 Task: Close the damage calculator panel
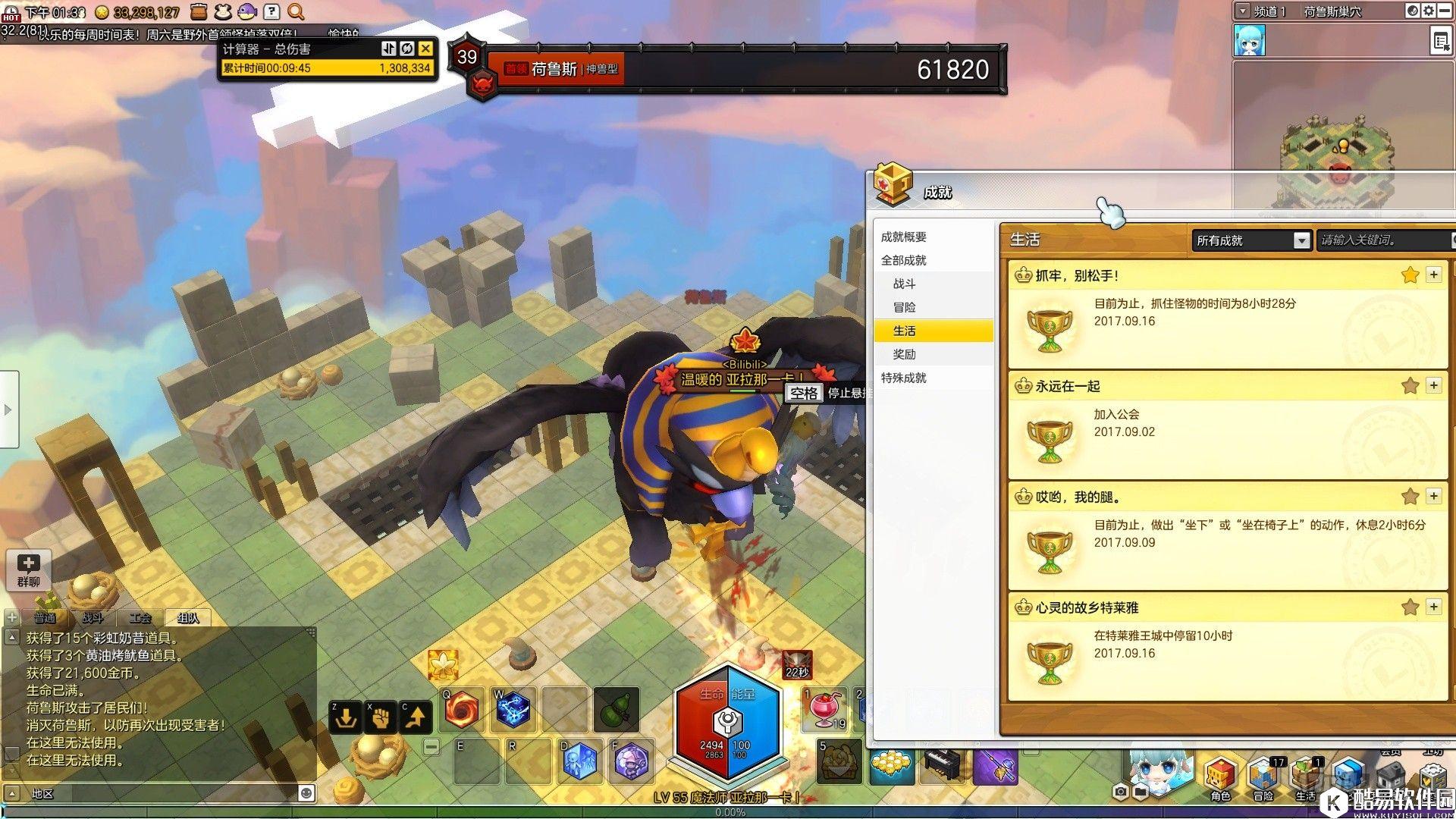pyautogui.click(x=425, y=49)
